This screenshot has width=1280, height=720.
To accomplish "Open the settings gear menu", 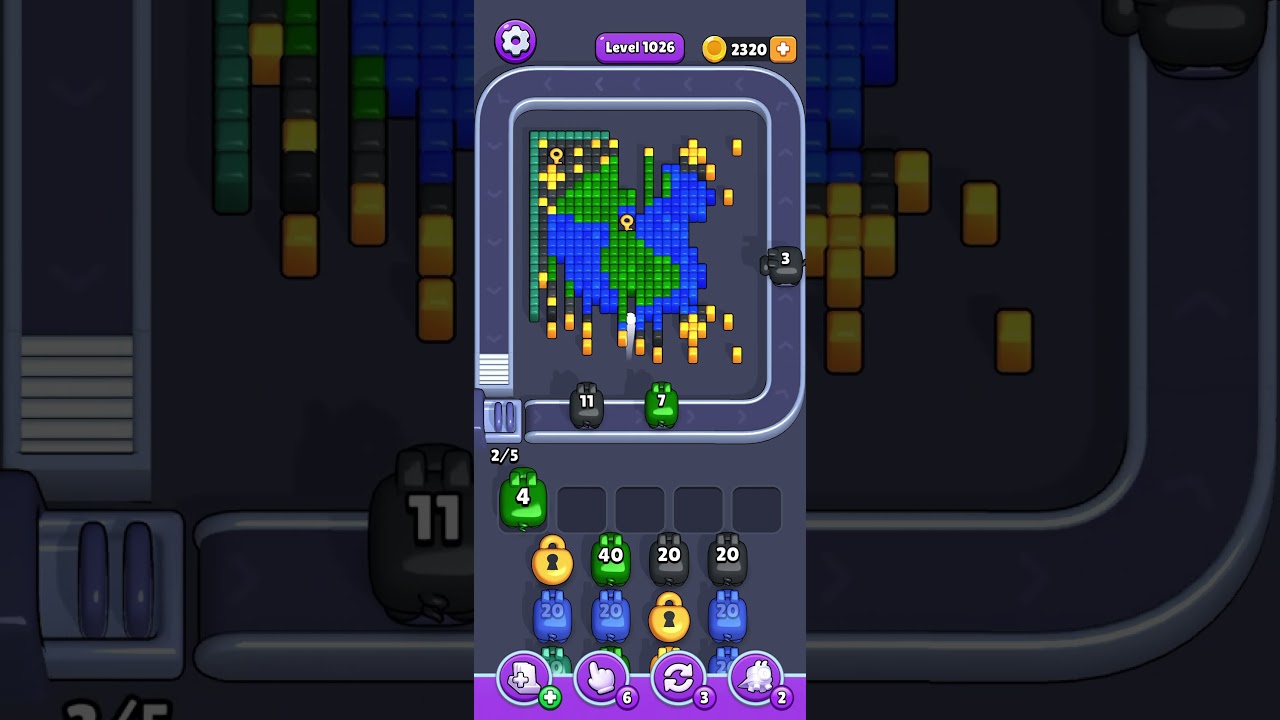I will [x=515, y=41].
